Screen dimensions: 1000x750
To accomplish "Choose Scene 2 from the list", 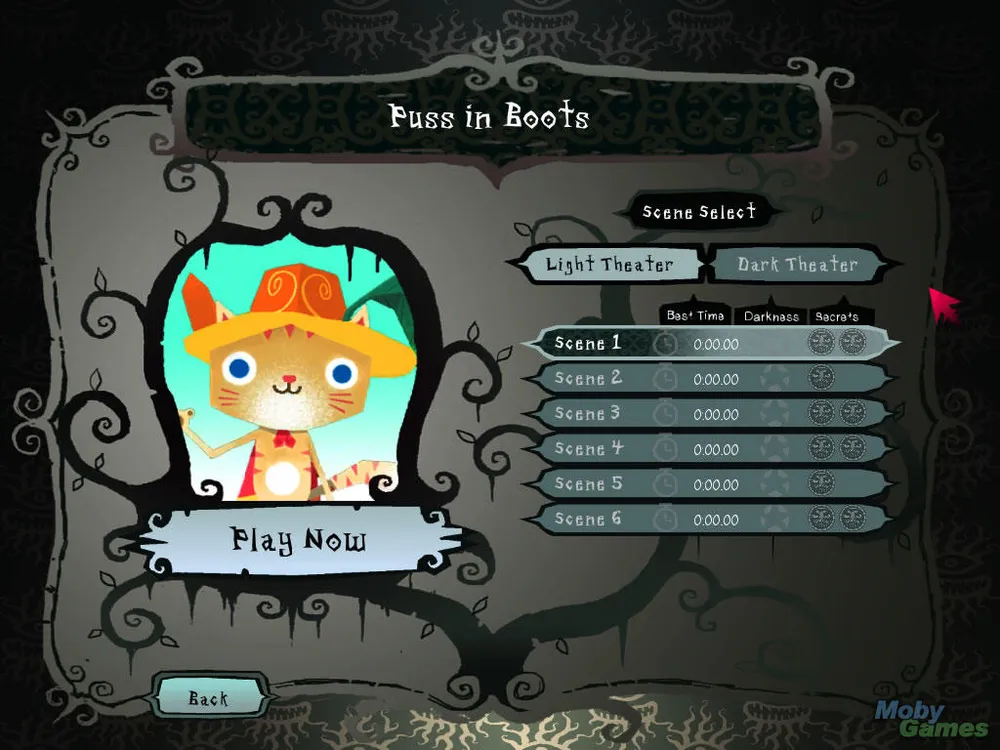I will point(708,379).
